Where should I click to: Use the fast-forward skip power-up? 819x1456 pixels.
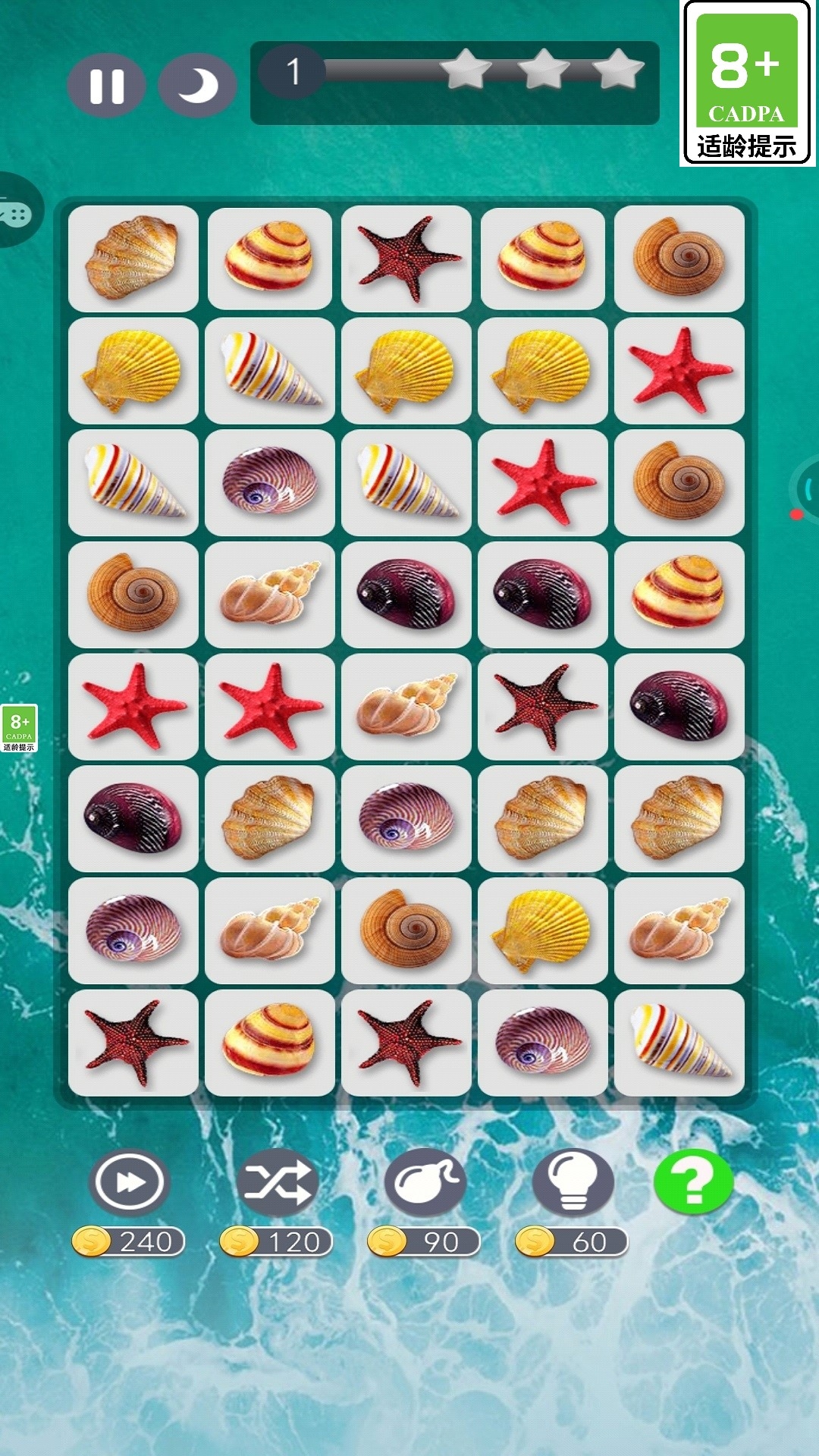[x=128, y=1181]
